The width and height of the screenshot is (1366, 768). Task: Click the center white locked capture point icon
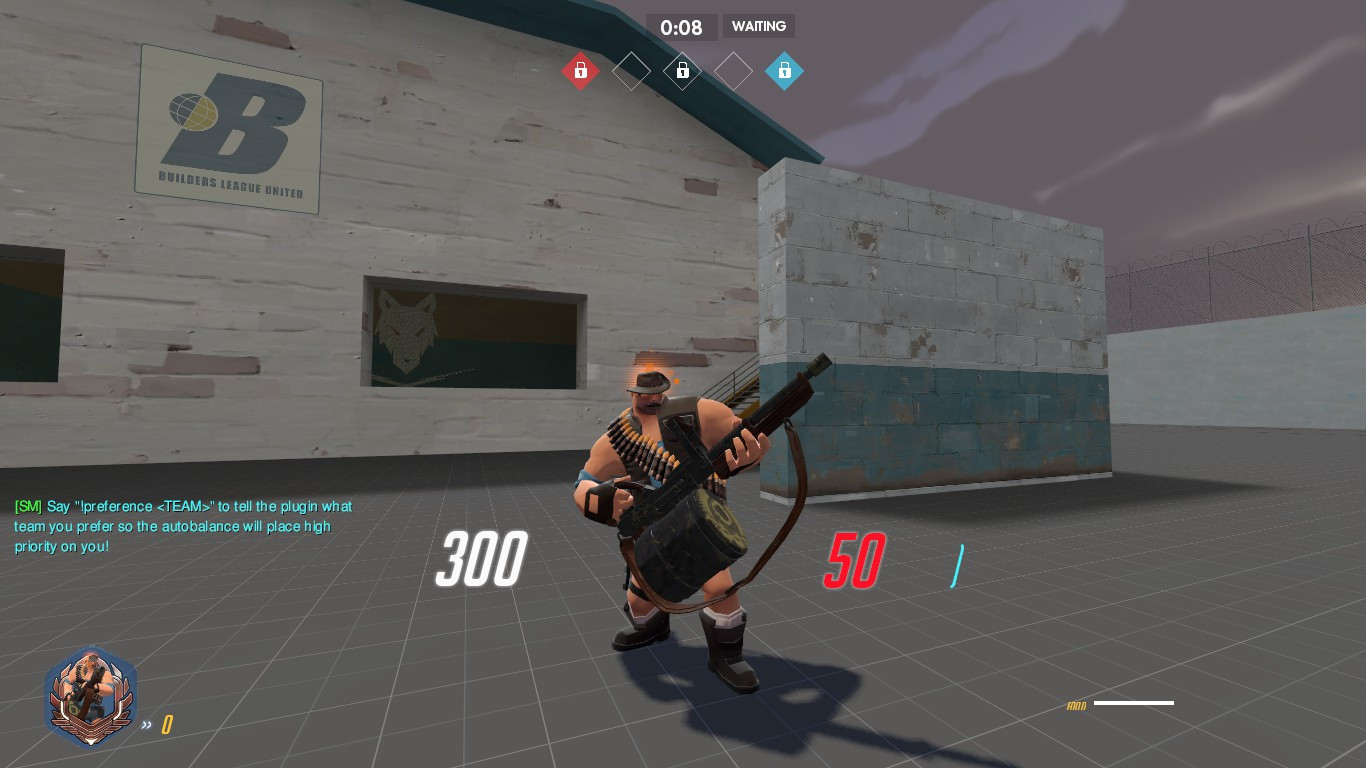[x=683, y=70]
